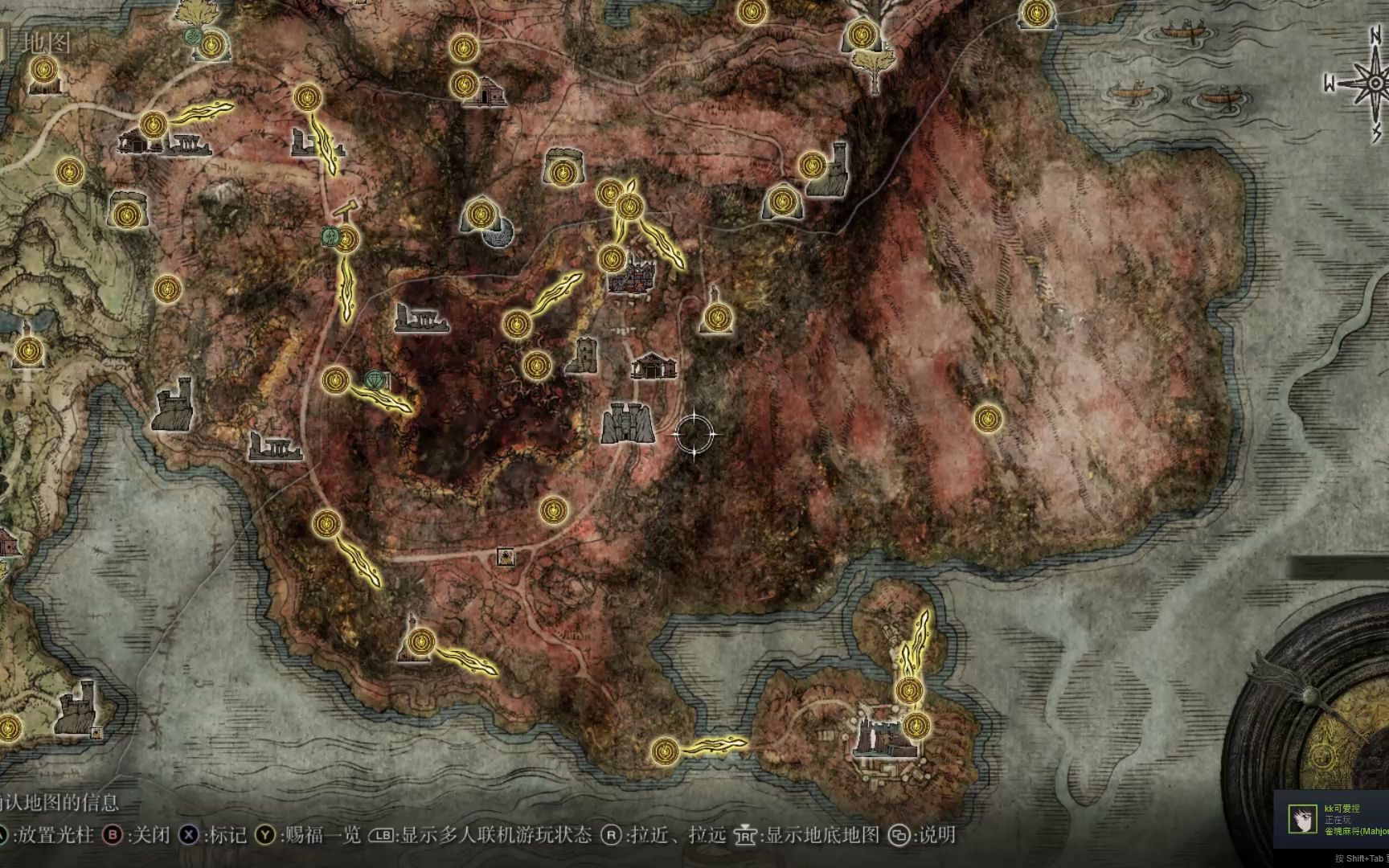Open the 赐福一览 grace overview
Viewport: 1389px width, 868px height.
click(322, 836)
